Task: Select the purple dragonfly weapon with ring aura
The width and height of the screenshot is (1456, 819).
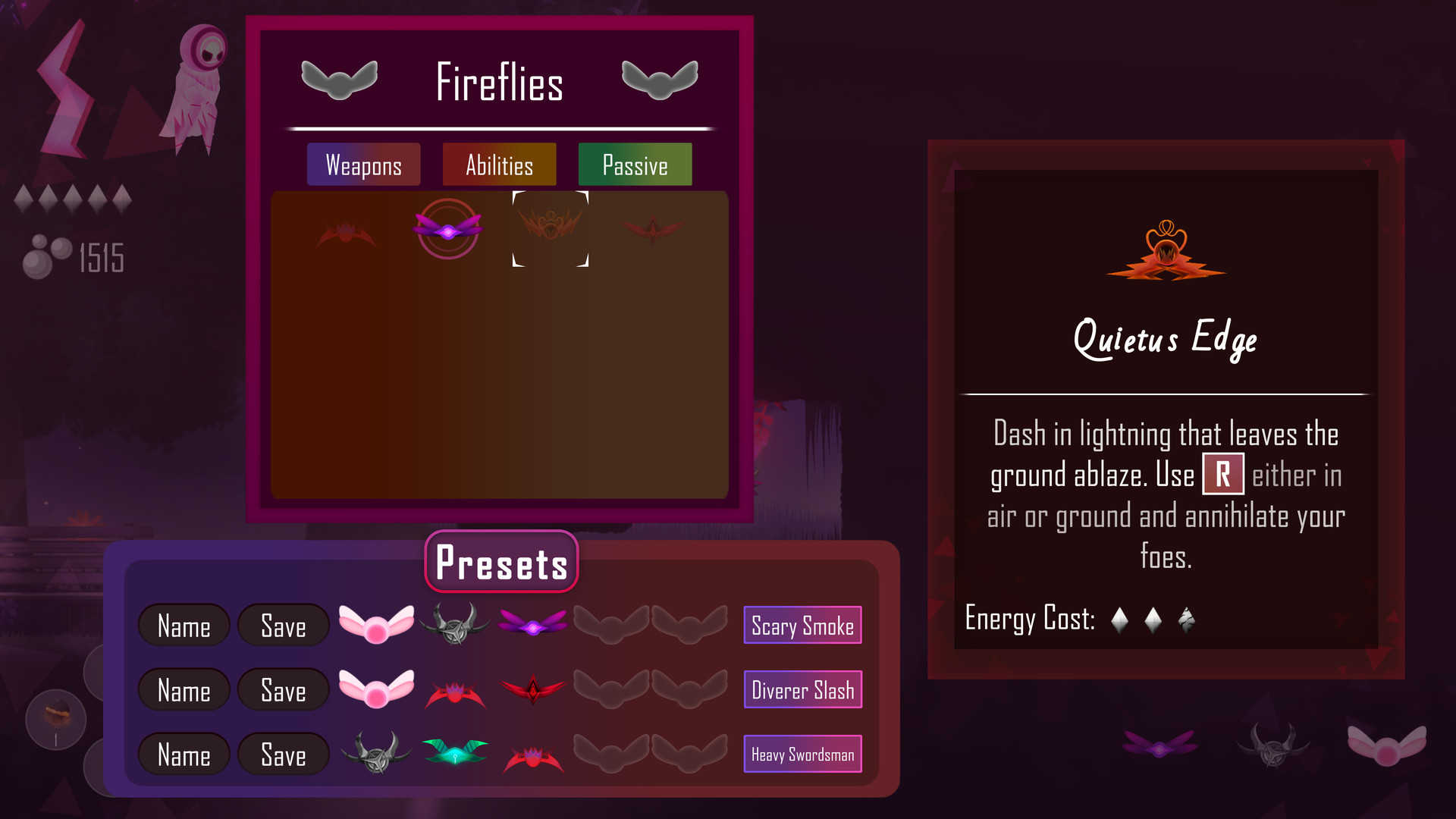Action: 447,231
